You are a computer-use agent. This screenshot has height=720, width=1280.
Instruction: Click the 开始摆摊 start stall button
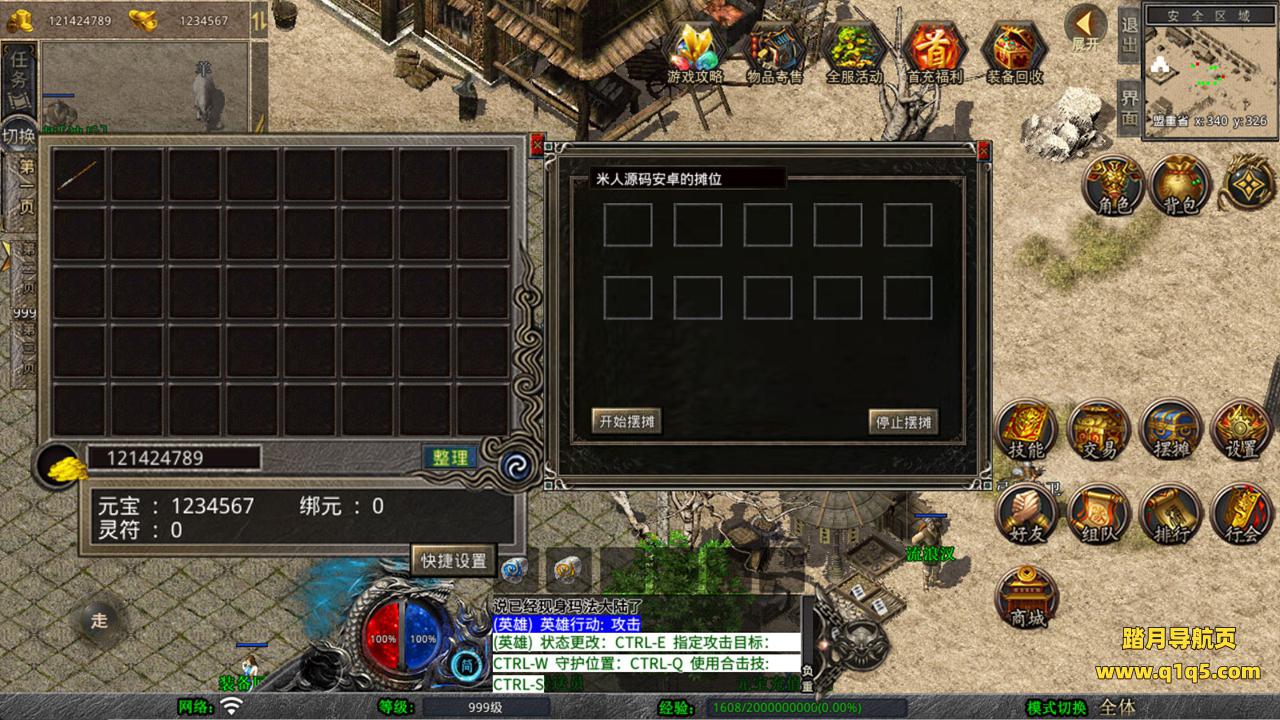point(626,421)
